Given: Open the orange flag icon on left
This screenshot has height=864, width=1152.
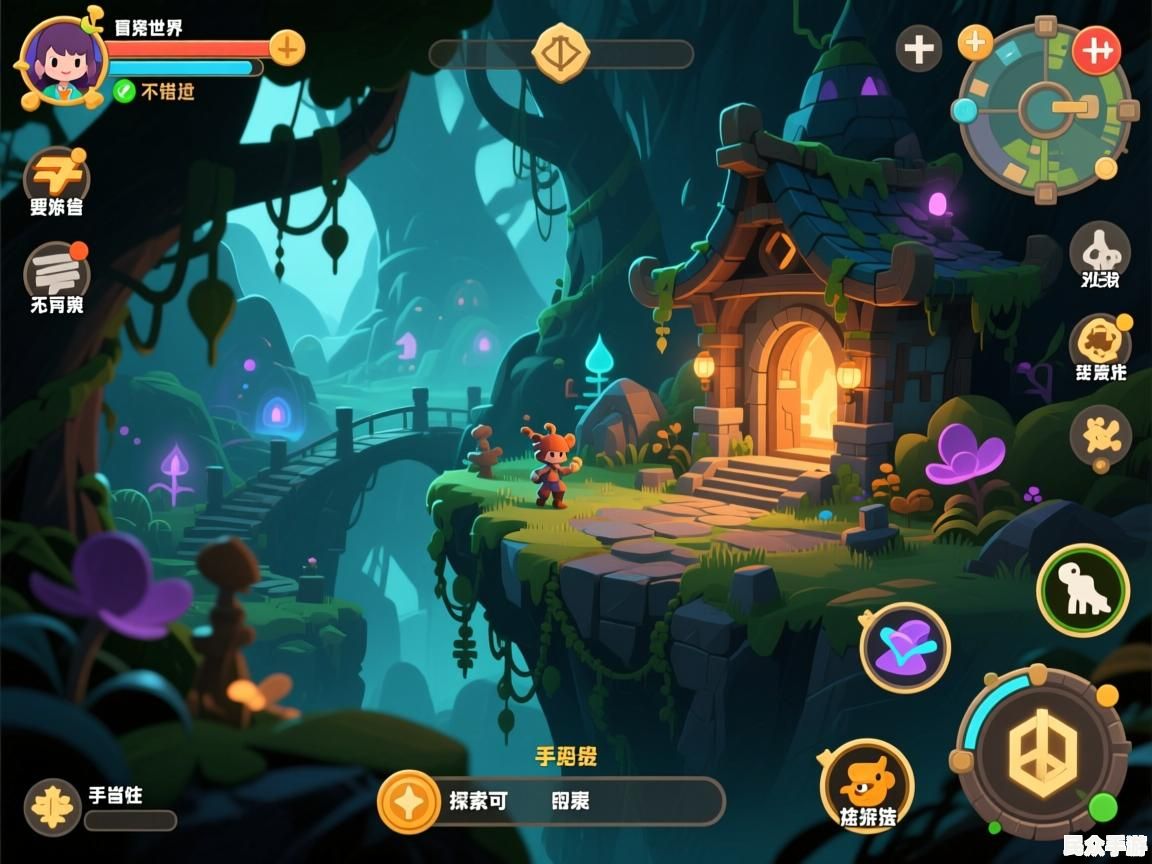Looking at the screenshot, I should point(56,178).
